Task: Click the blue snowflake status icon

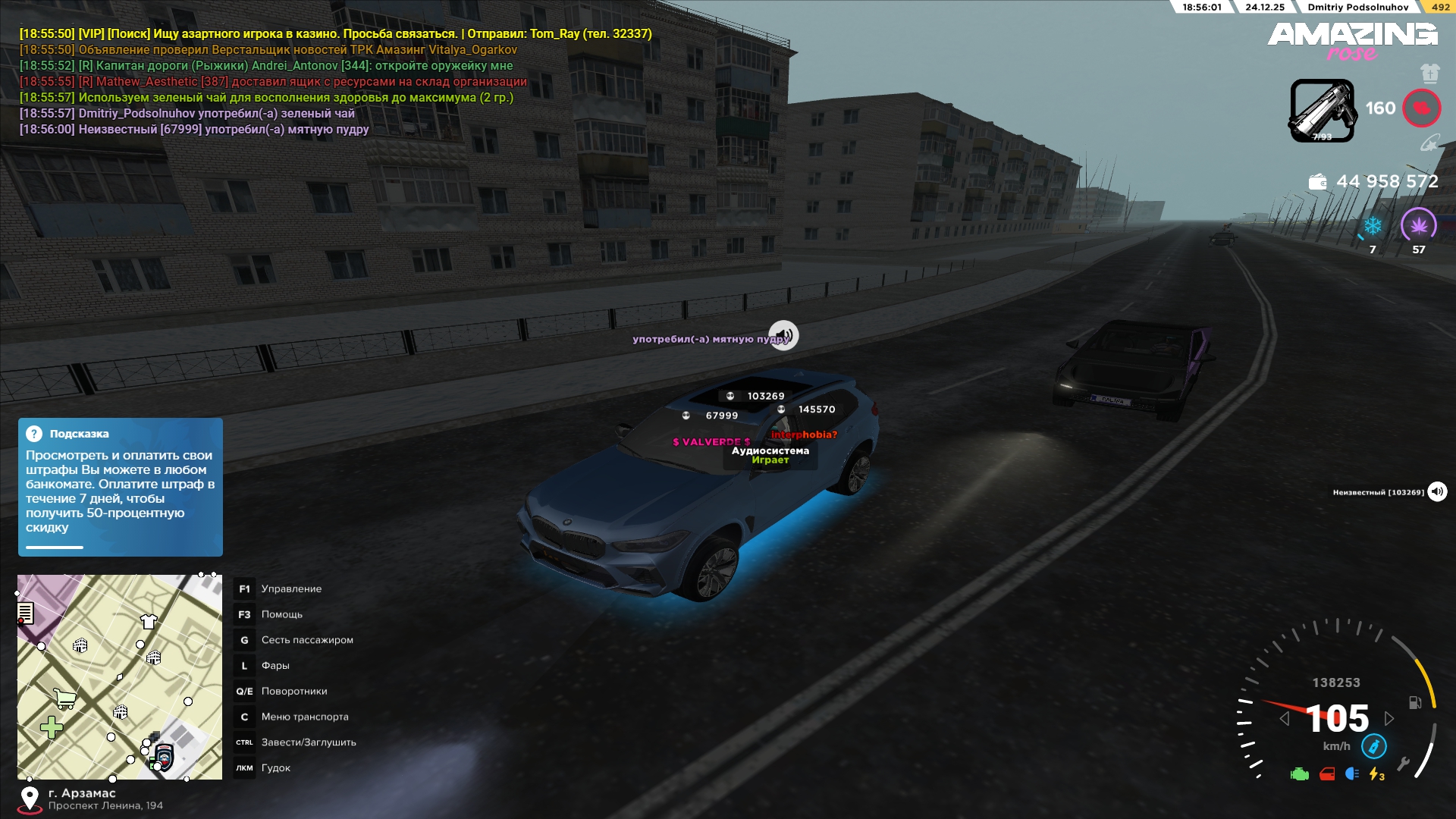Action: pos(1373,226)
